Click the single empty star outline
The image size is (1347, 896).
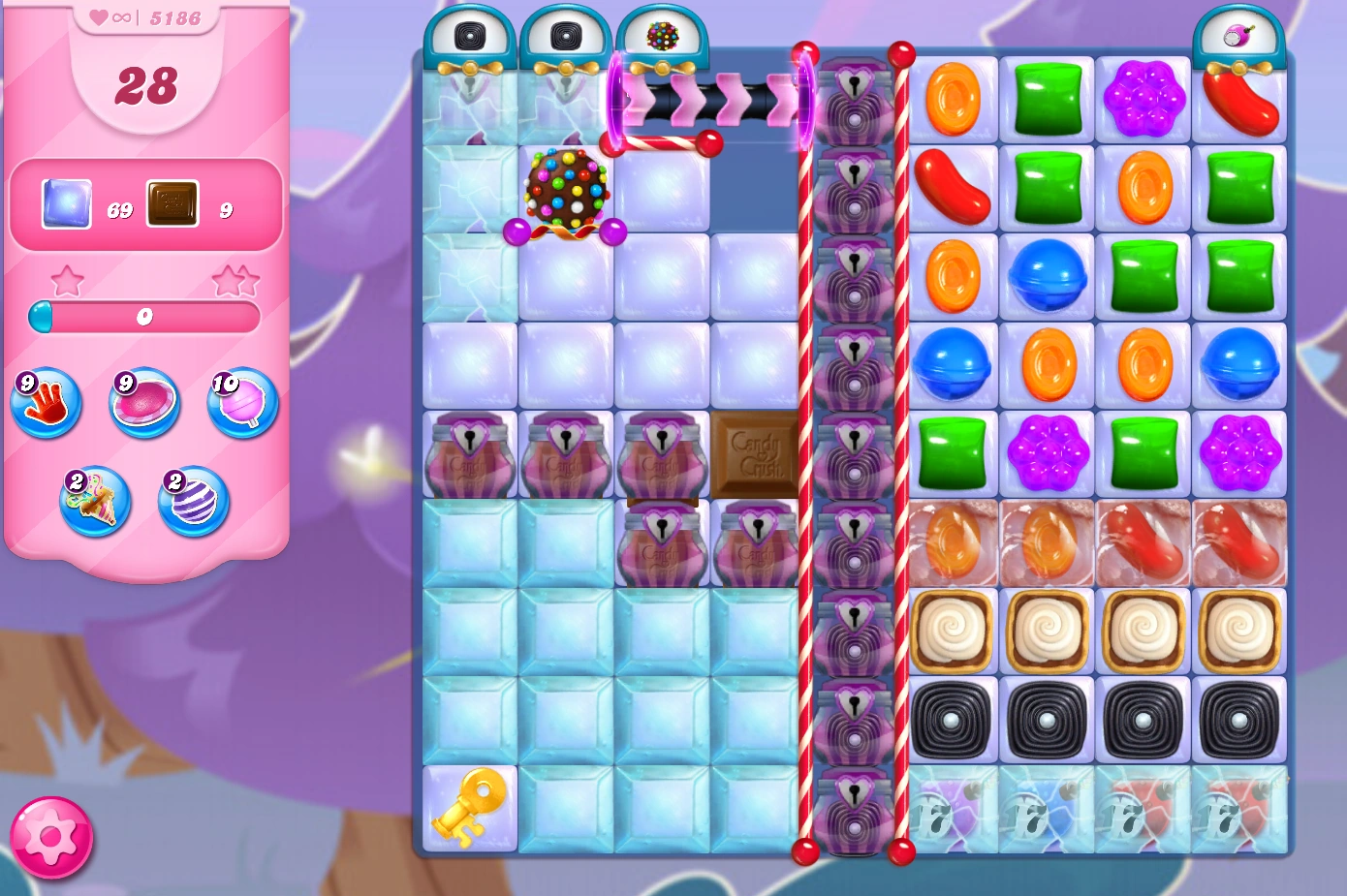click(68, 280)
